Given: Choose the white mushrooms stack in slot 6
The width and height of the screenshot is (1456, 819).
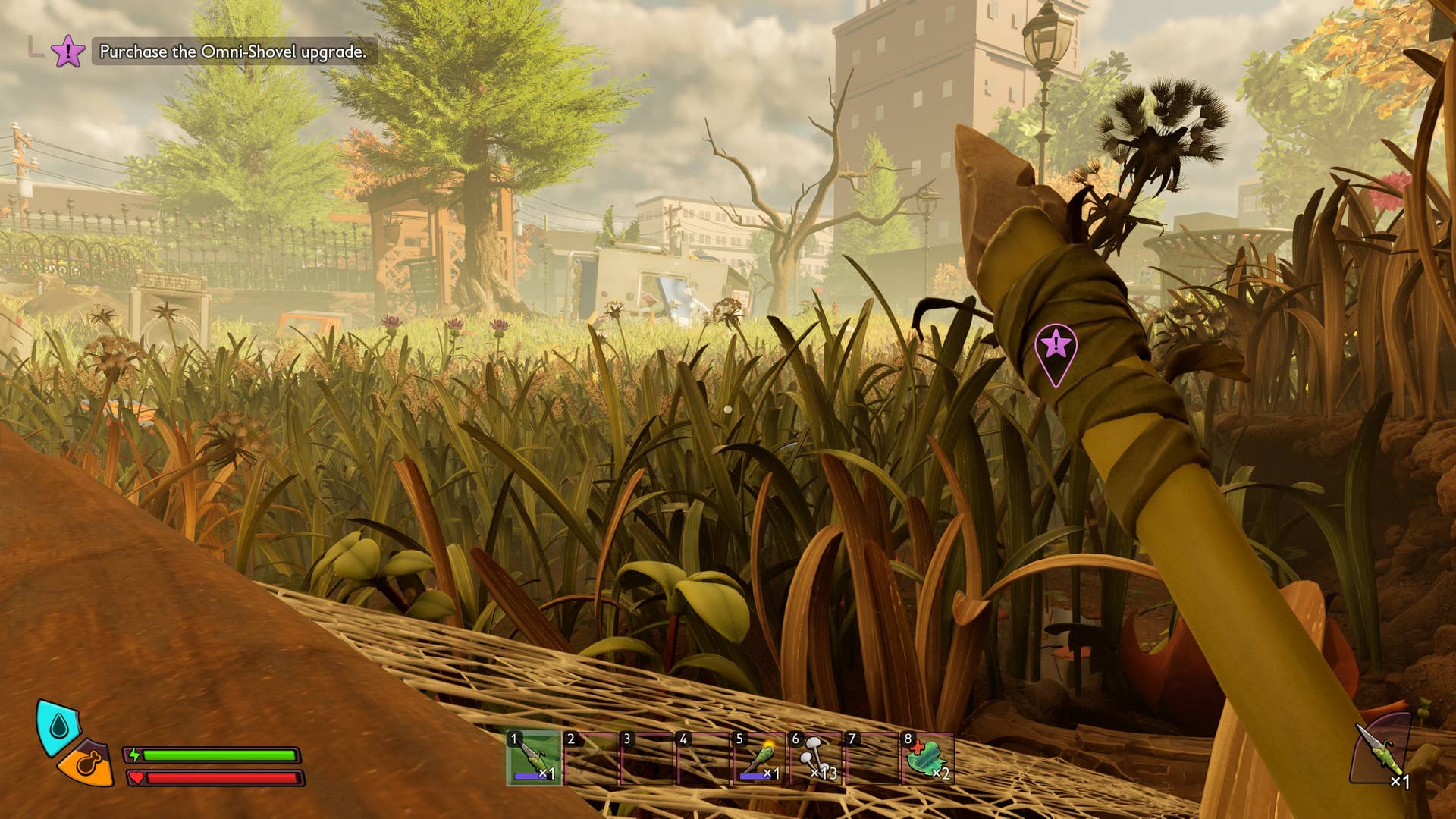Looking at the screenshot, I should coord(815,758).
